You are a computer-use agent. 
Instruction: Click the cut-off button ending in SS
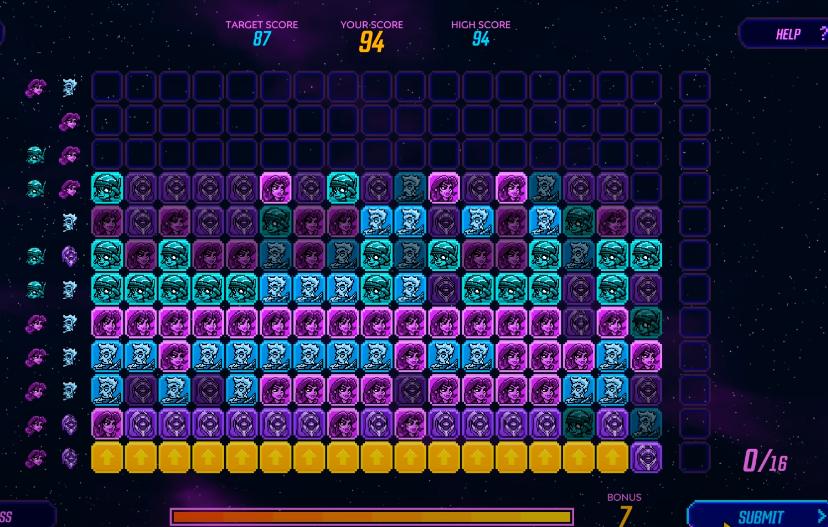22,516
